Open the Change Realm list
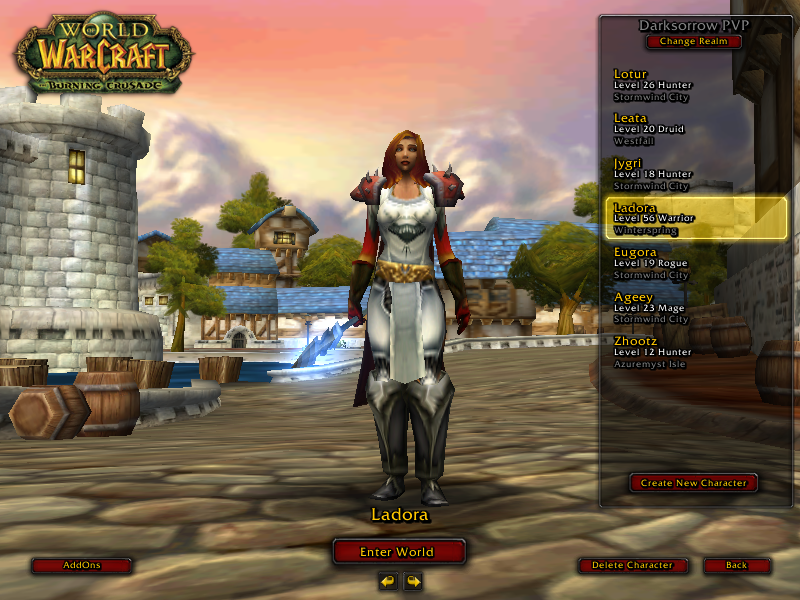This screenshot has width=800, height=600. [x=694, y=42]
